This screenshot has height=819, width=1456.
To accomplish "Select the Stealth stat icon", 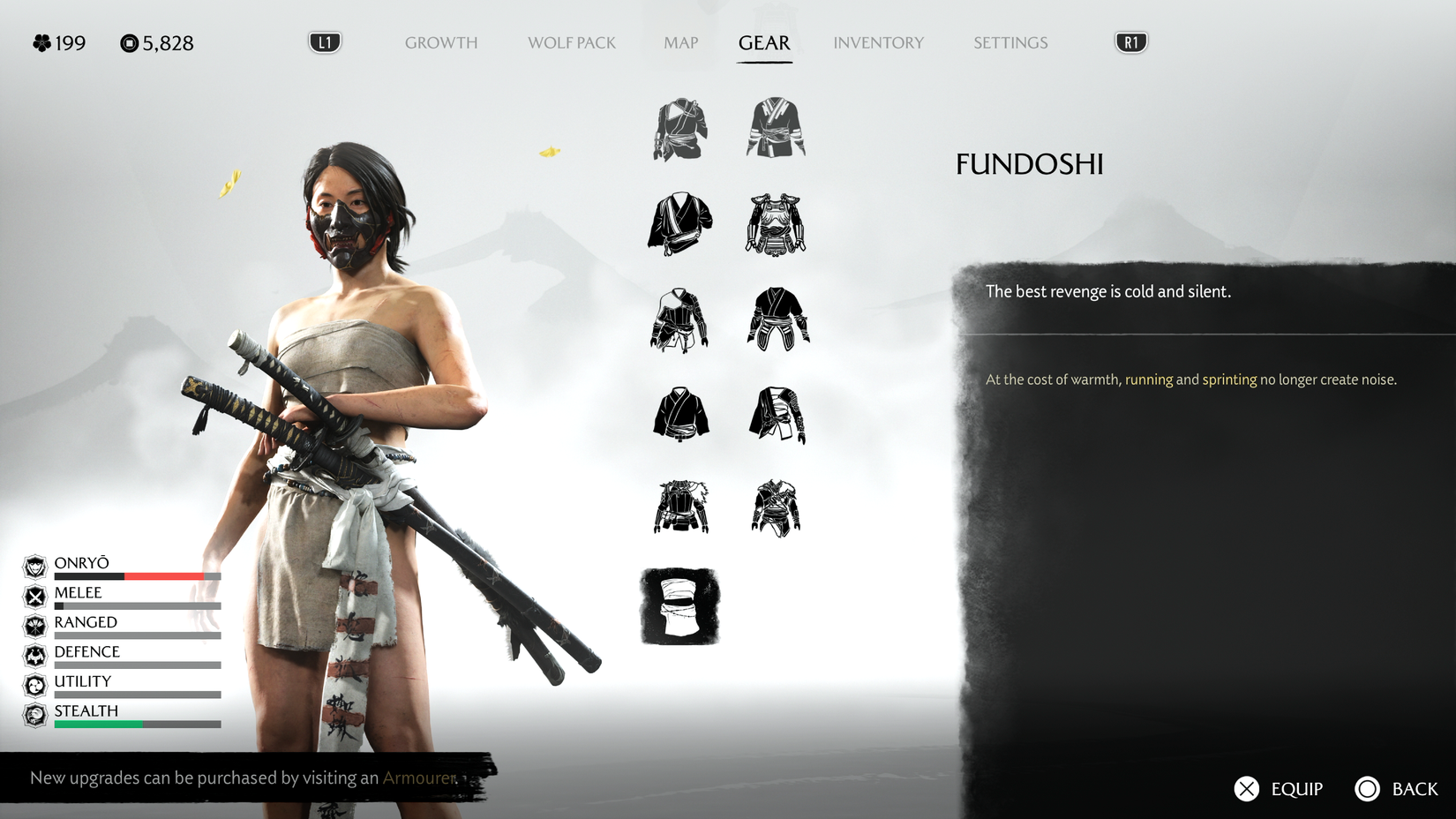I will coord(35,713).
